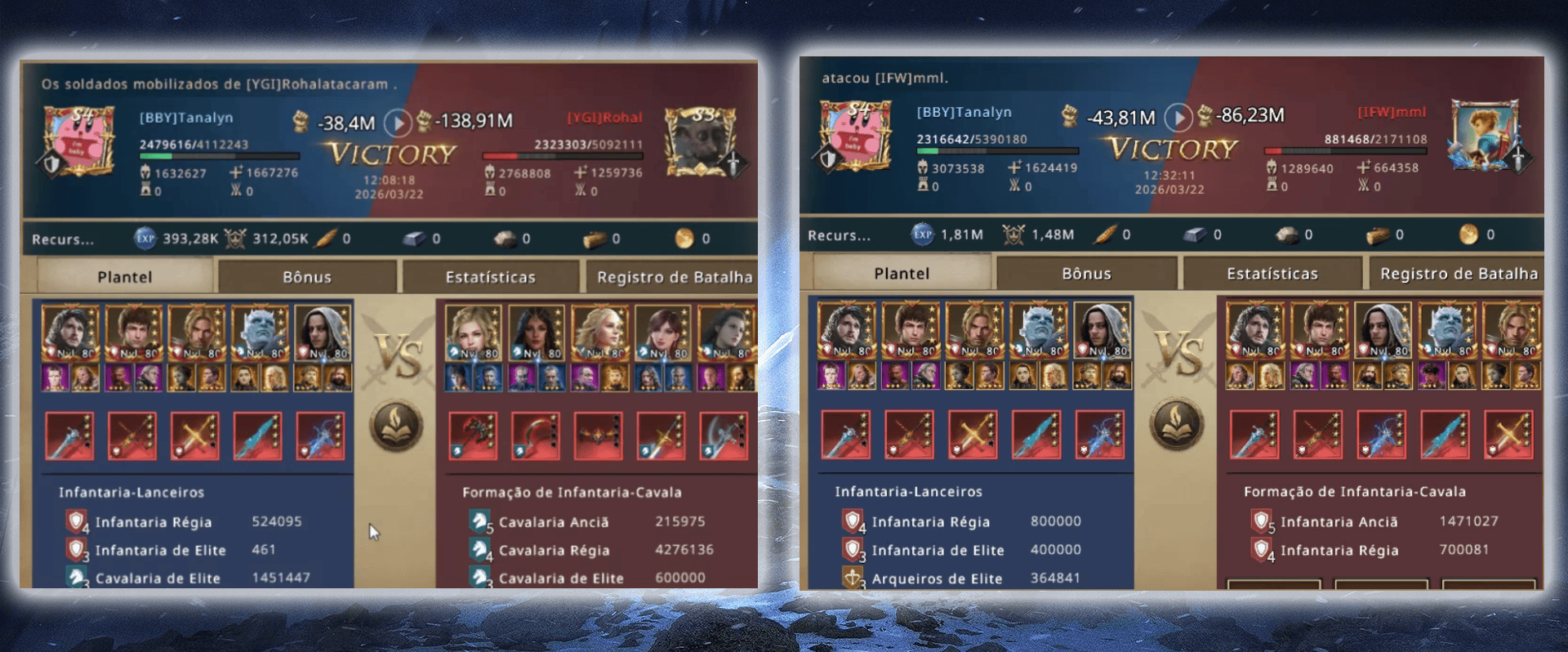Open the flame book icon in the Rohal report
This screenshot has width=1568, height=652.
396,426
